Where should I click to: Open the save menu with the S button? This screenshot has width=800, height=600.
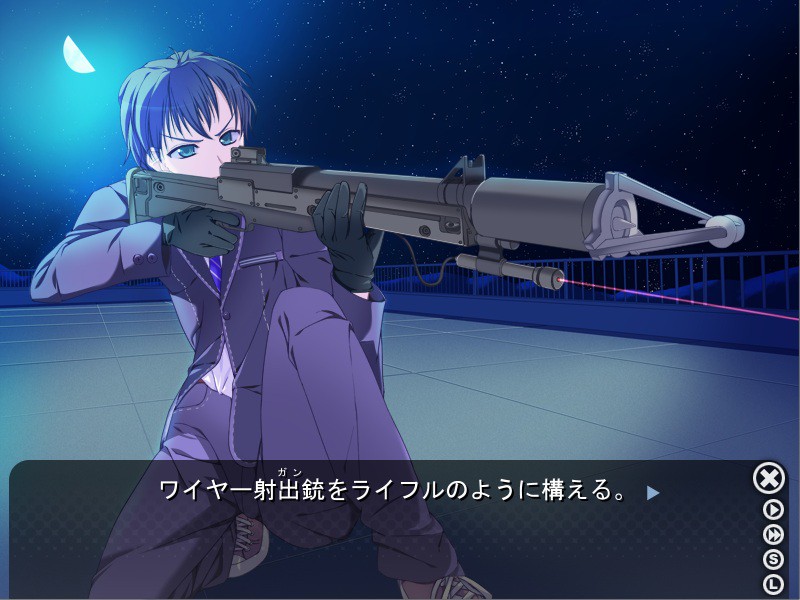click(x=773, y=559)
